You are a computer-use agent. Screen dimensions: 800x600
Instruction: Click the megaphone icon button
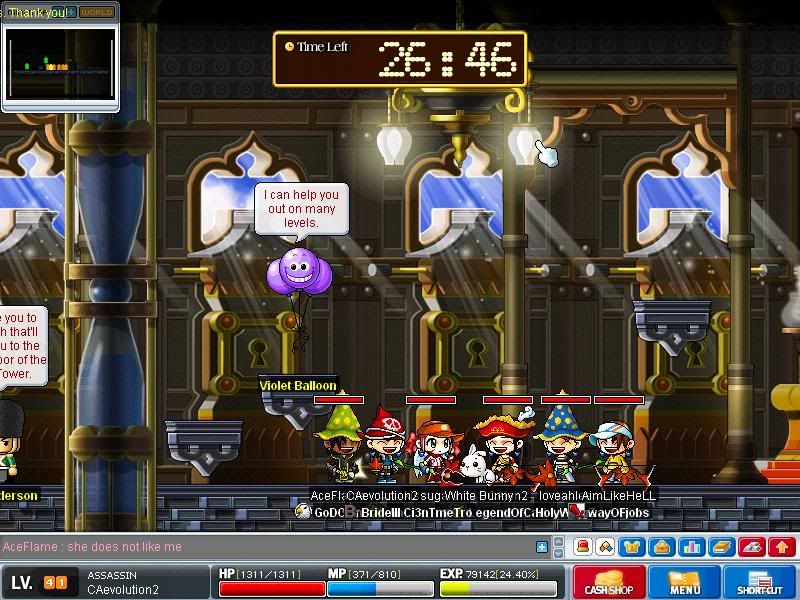[x=607, y=547]
